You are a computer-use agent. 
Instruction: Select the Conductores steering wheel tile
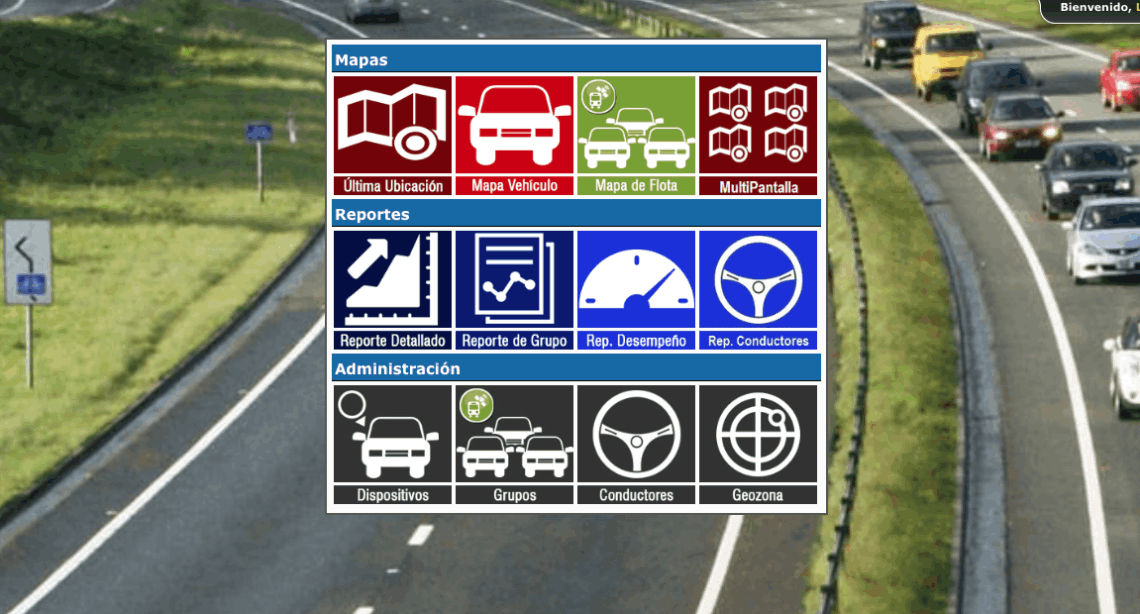pos(636,444)
